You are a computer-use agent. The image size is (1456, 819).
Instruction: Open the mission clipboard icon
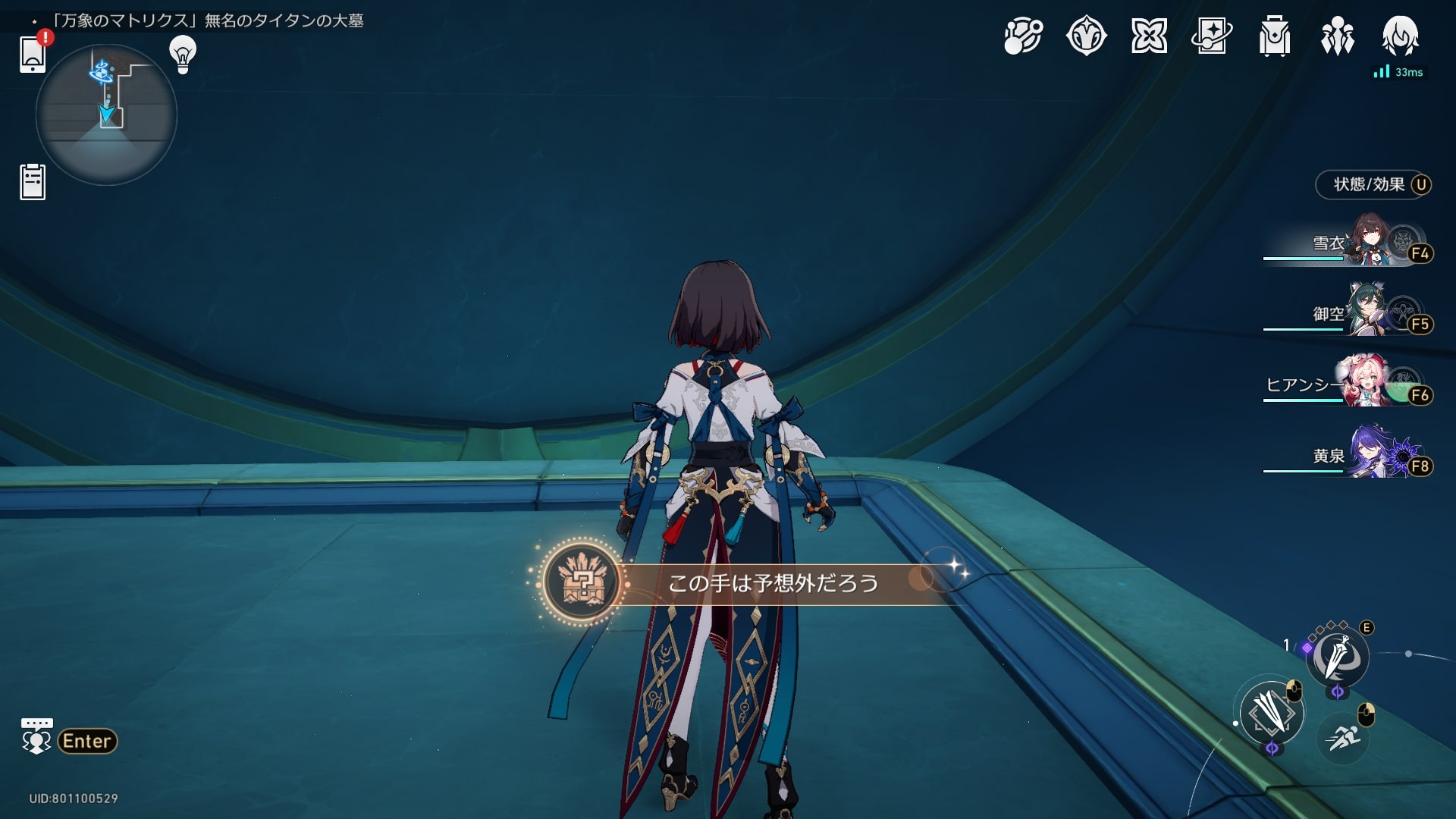[x=33, y=182]
